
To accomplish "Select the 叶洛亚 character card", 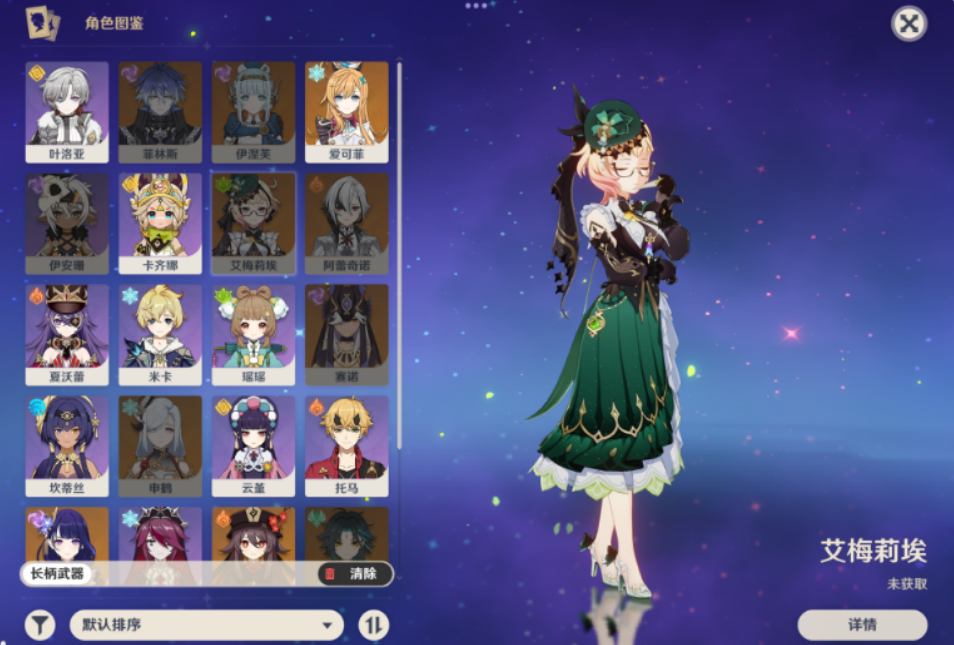I will pyautogui.click(x=67, y=112).
